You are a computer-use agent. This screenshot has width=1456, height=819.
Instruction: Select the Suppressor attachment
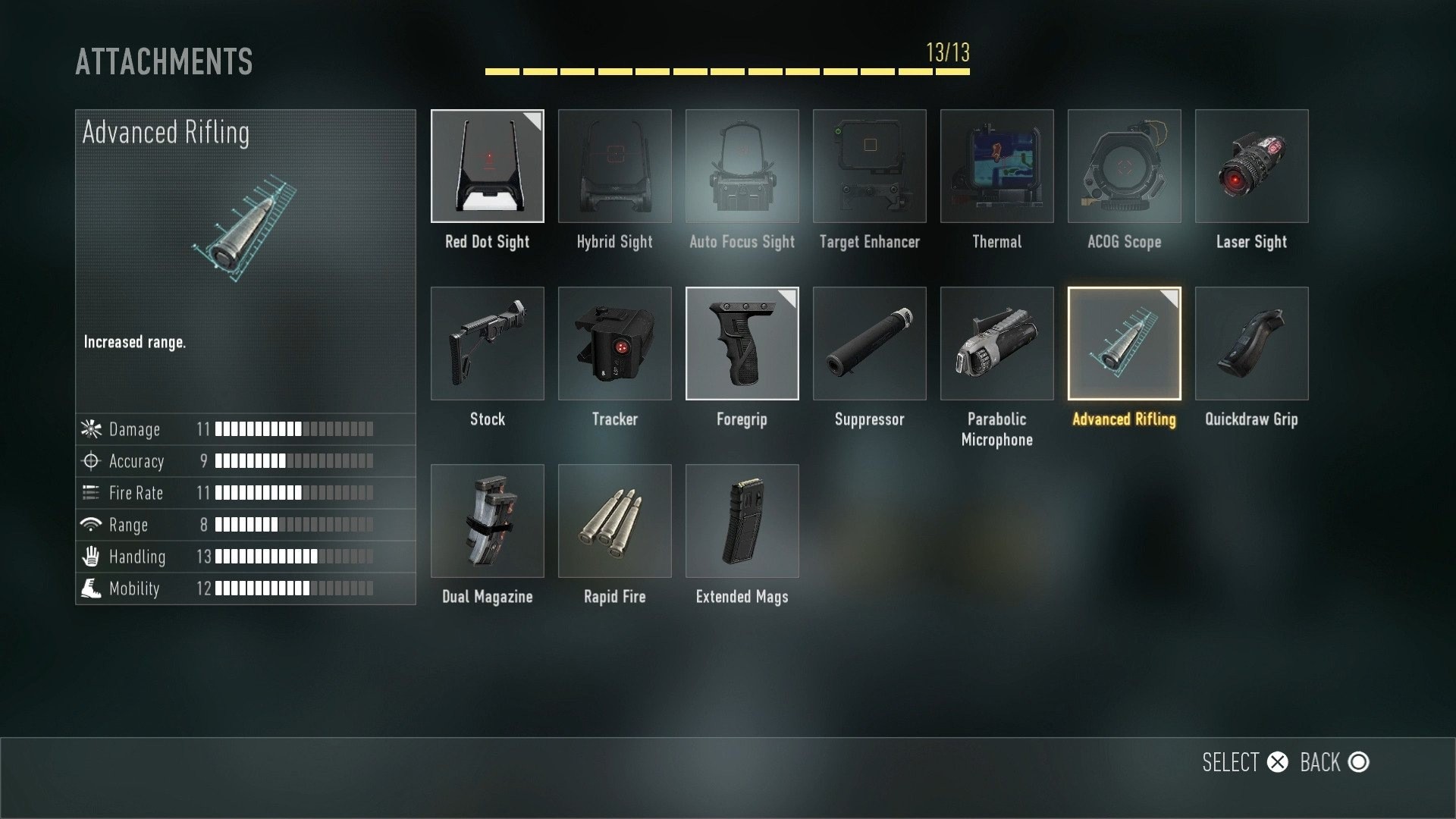point(869,344)
